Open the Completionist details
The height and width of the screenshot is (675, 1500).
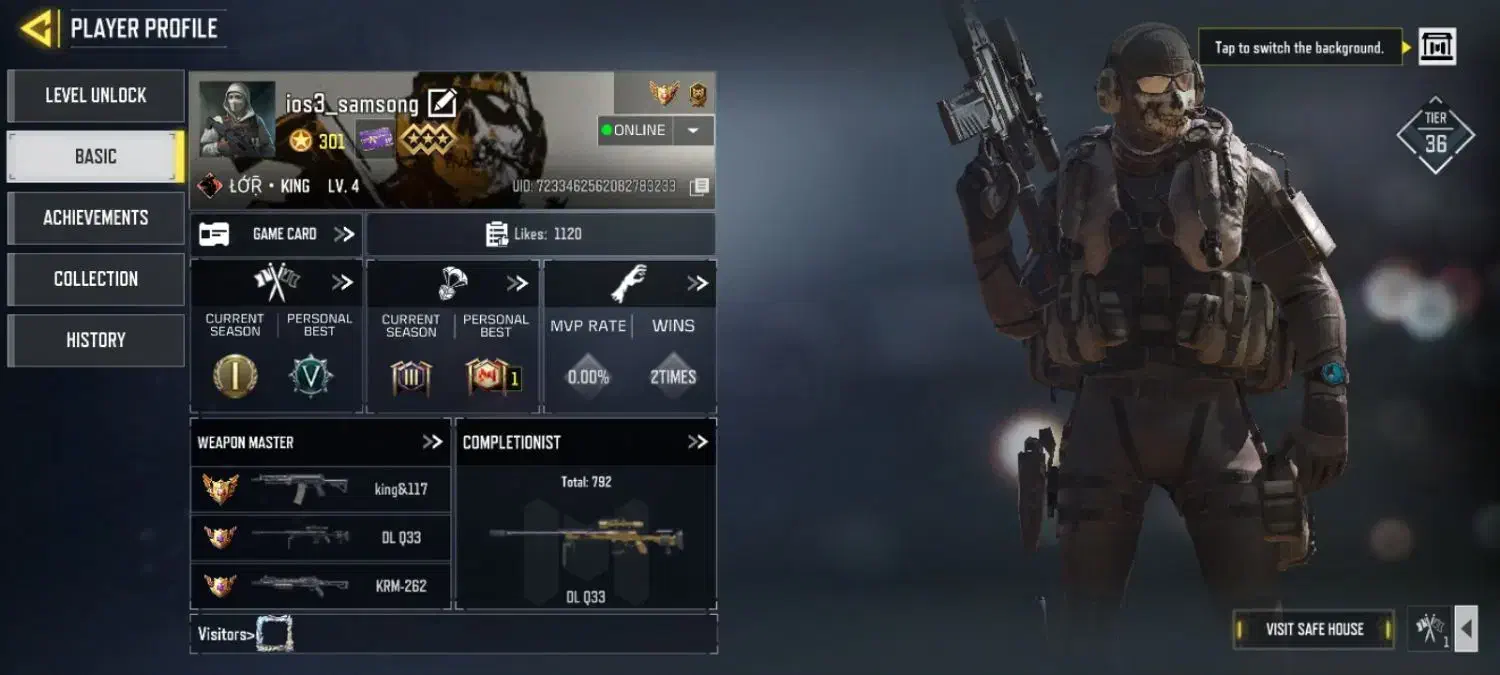coord(697,442)
